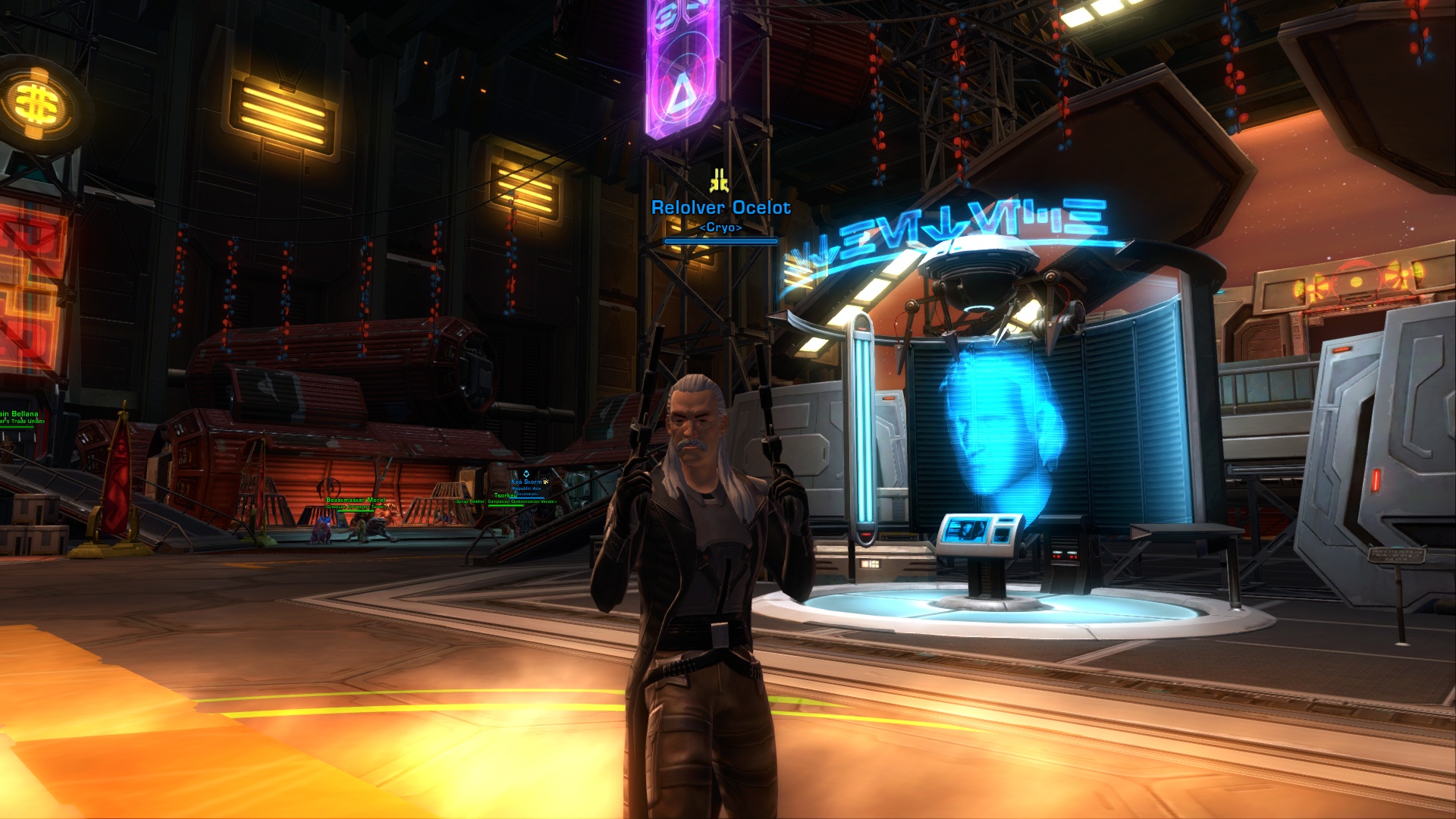
Task: Click the Kos Storm player nameplate
Action: 526,482
